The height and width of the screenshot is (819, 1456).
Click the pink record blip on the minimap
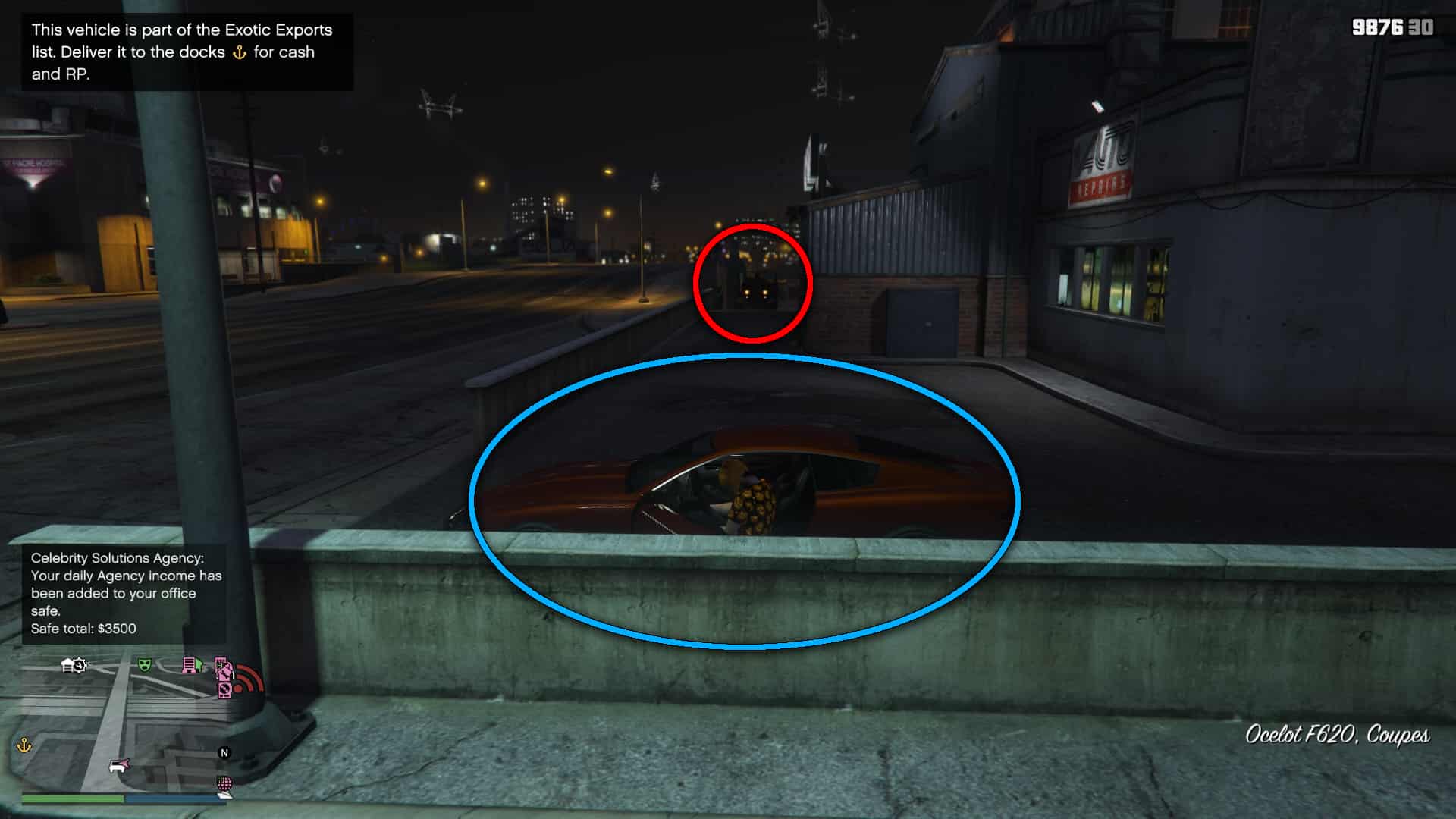pyautogui.click(x=224, y=690)
